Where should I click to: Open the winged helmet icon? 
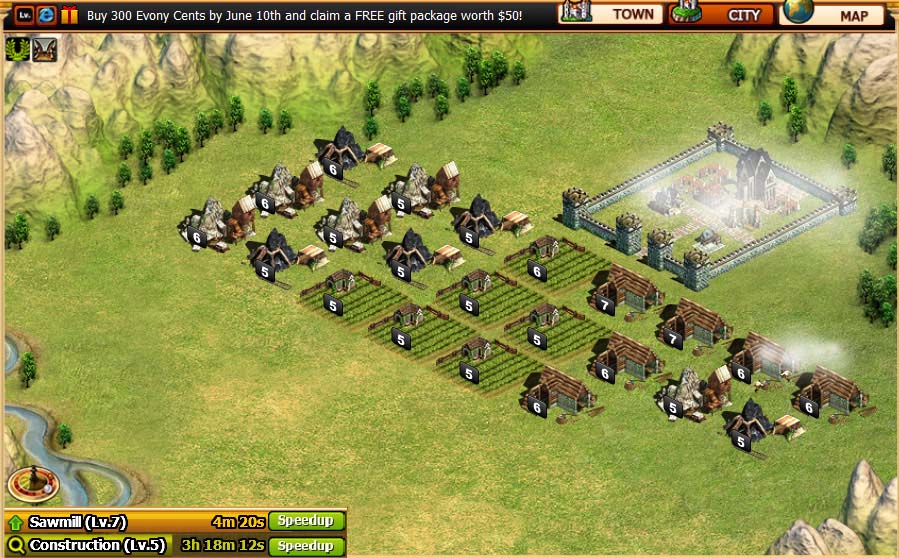click(x=44, y=49)
